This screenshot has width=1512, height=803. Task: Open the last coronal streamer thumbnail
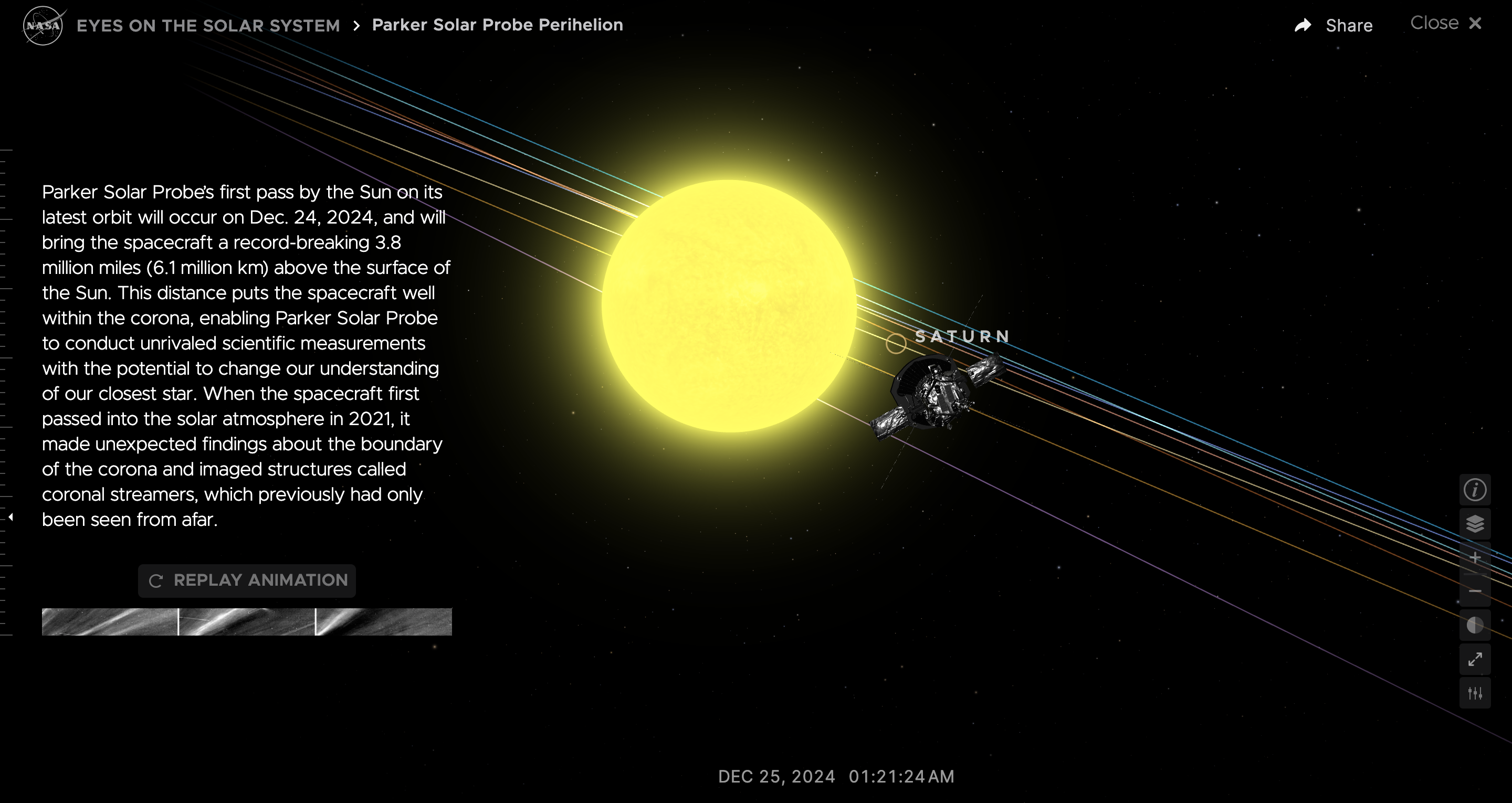384,621
